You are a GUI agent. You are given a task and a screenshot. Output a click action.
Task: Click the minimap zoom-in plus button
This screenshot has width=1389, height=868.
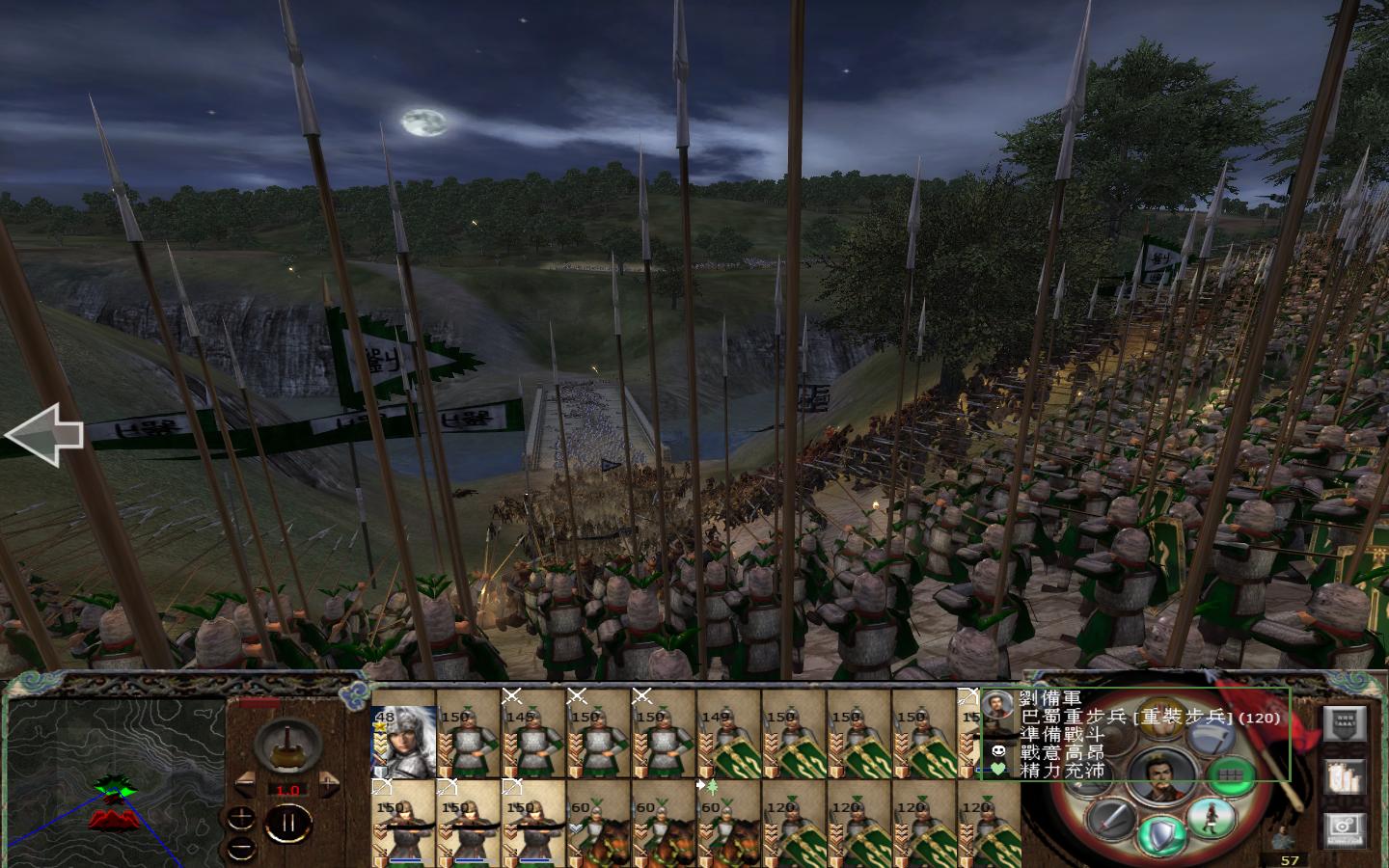tap(240, 818)
